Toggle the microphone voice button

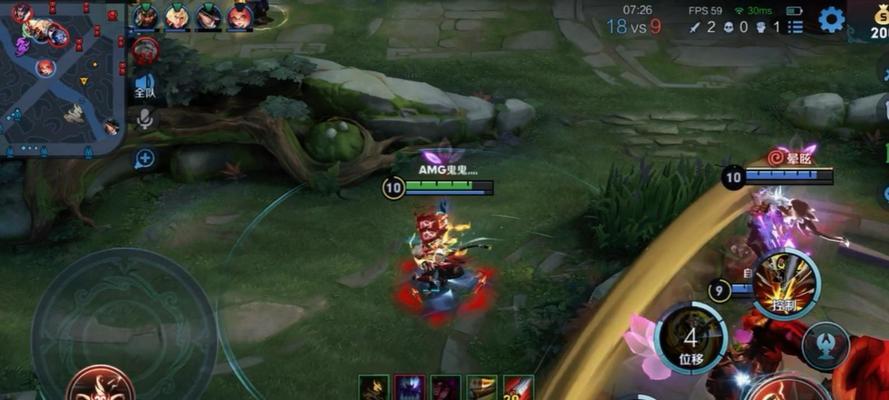point(145,120)
